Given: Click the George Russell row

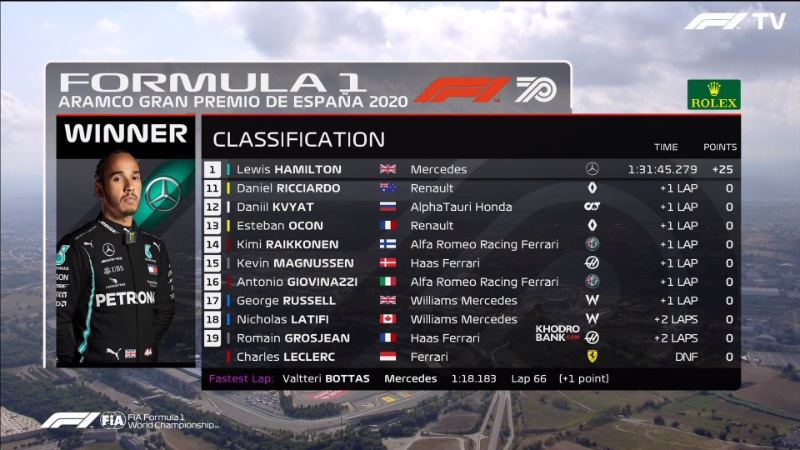Looking at the screenshot, I should click(470, 300).
